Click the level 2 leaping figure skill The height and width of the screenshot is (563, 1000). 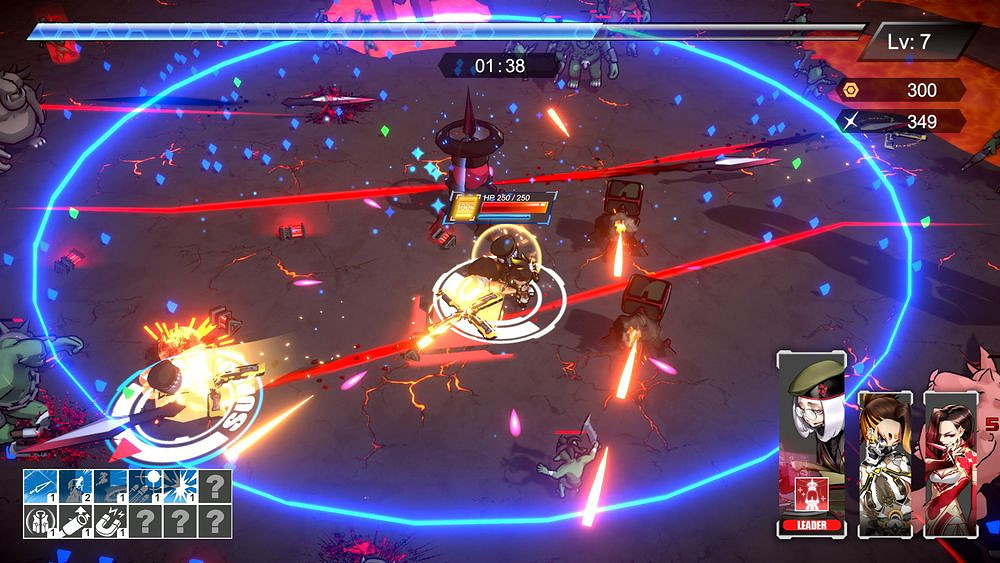76,487
